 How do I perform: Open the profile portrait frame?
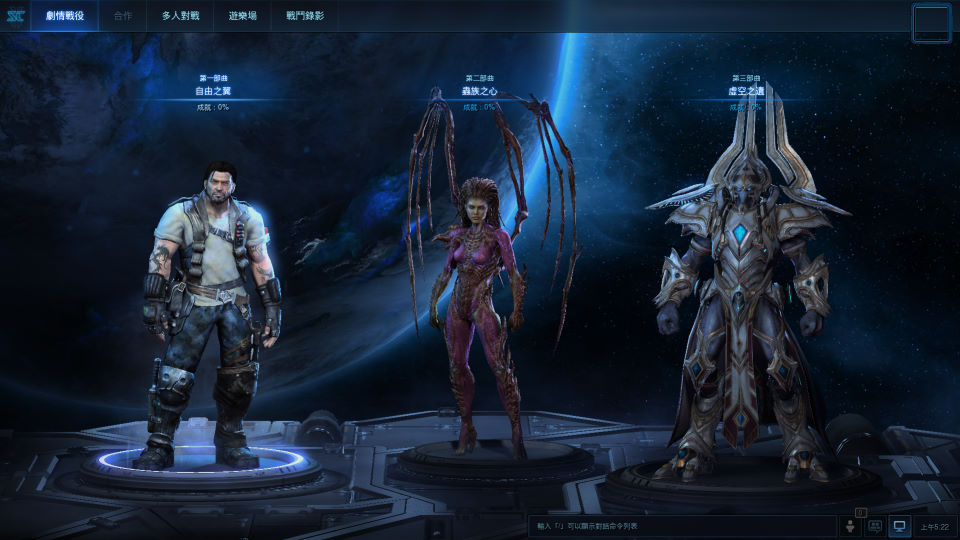[x=931, y=22]
